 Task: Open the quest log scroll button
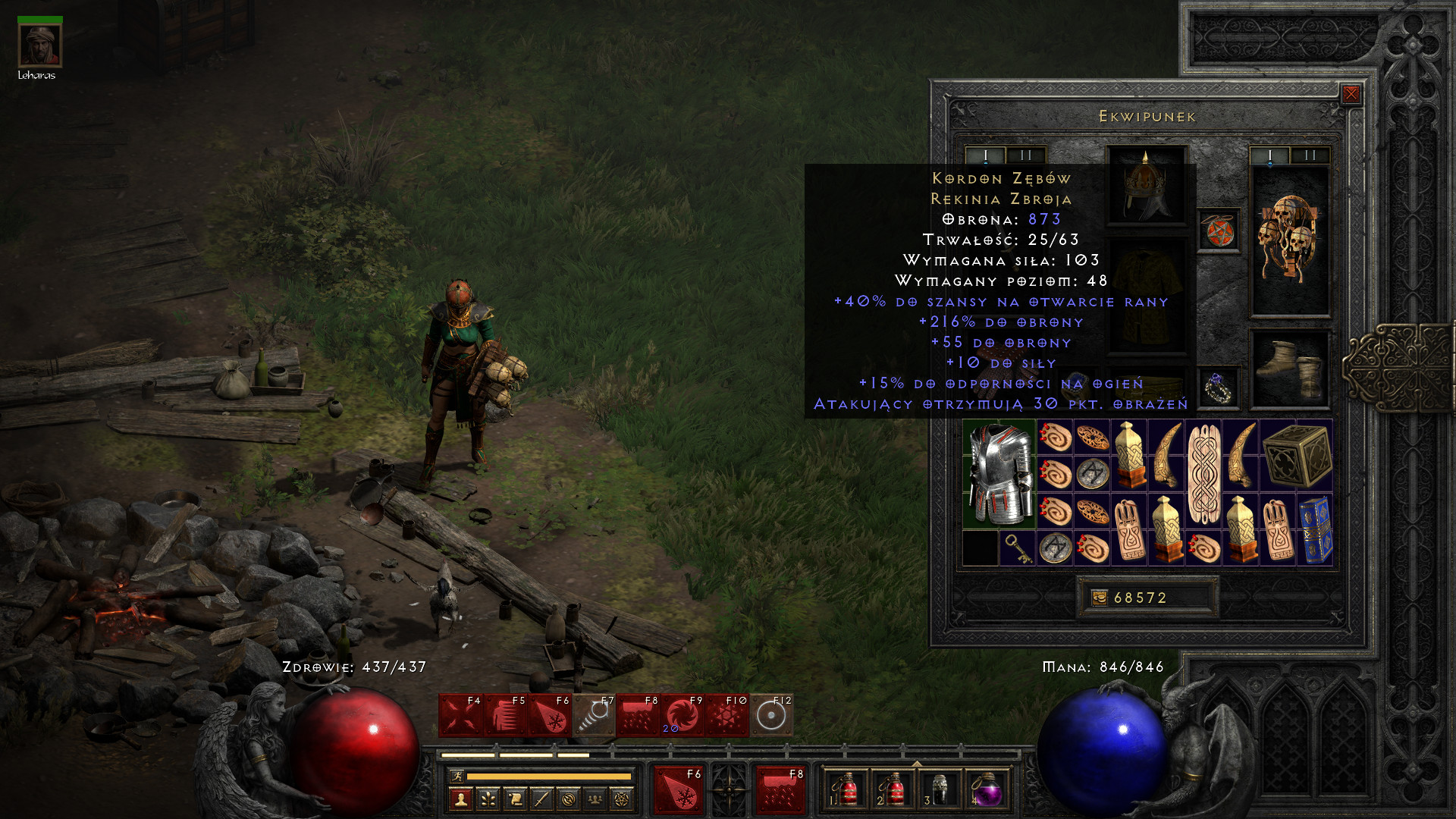pos(515,799)
